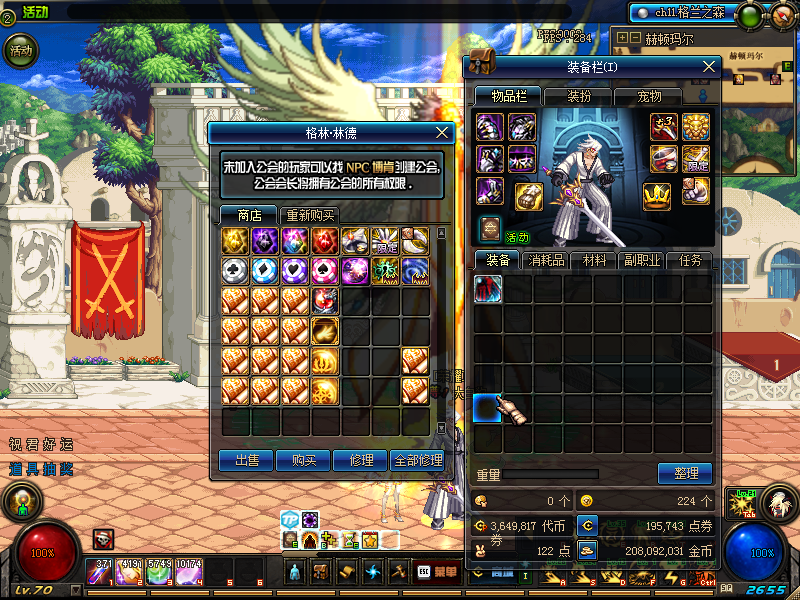Switch to the 宠物 pet tab
Image resolution: width=800 pixels, height=600 pixels.
(651, 97)
